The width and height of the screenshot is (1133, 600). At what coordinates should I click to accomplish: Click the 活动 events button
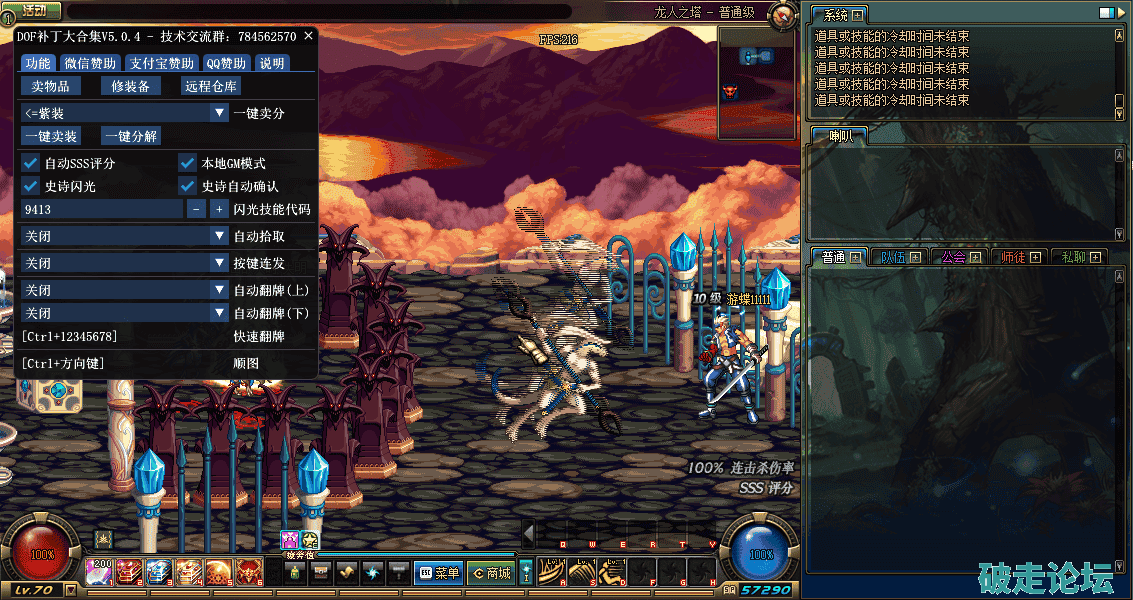tap(33, 11)
